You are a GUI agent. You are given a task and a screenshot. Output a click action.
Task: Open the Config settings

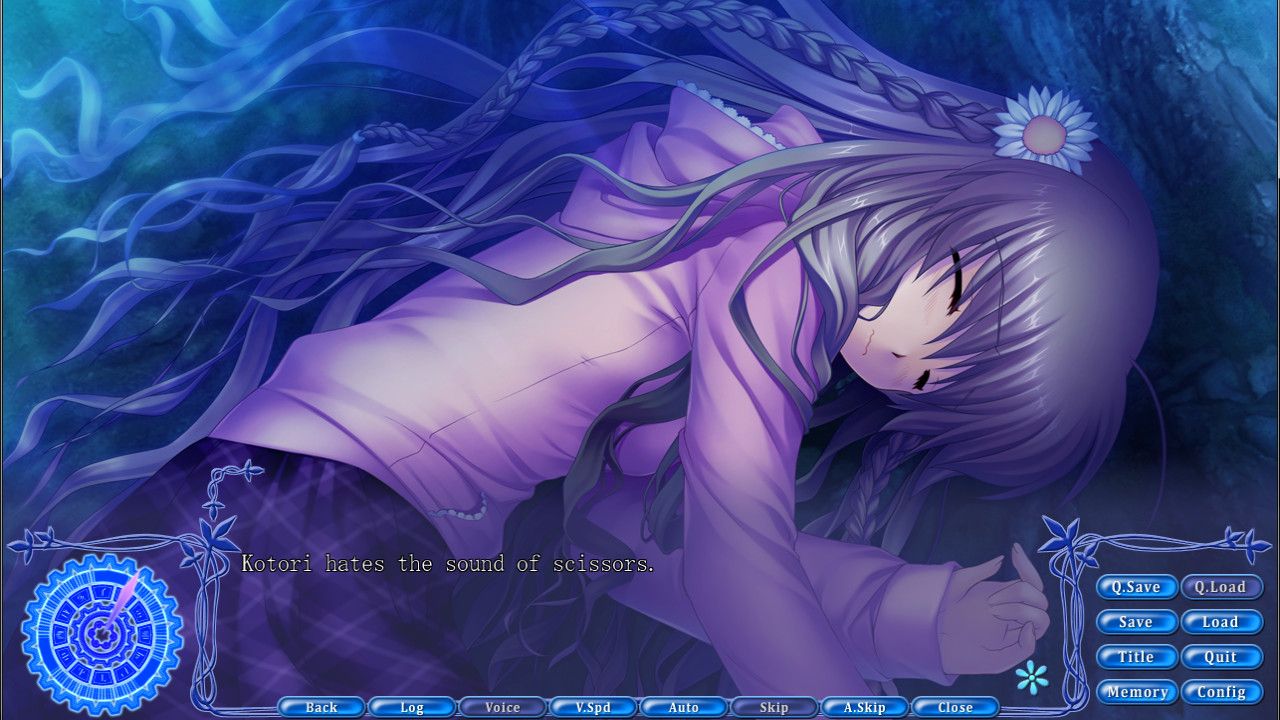click(1222, 692)
